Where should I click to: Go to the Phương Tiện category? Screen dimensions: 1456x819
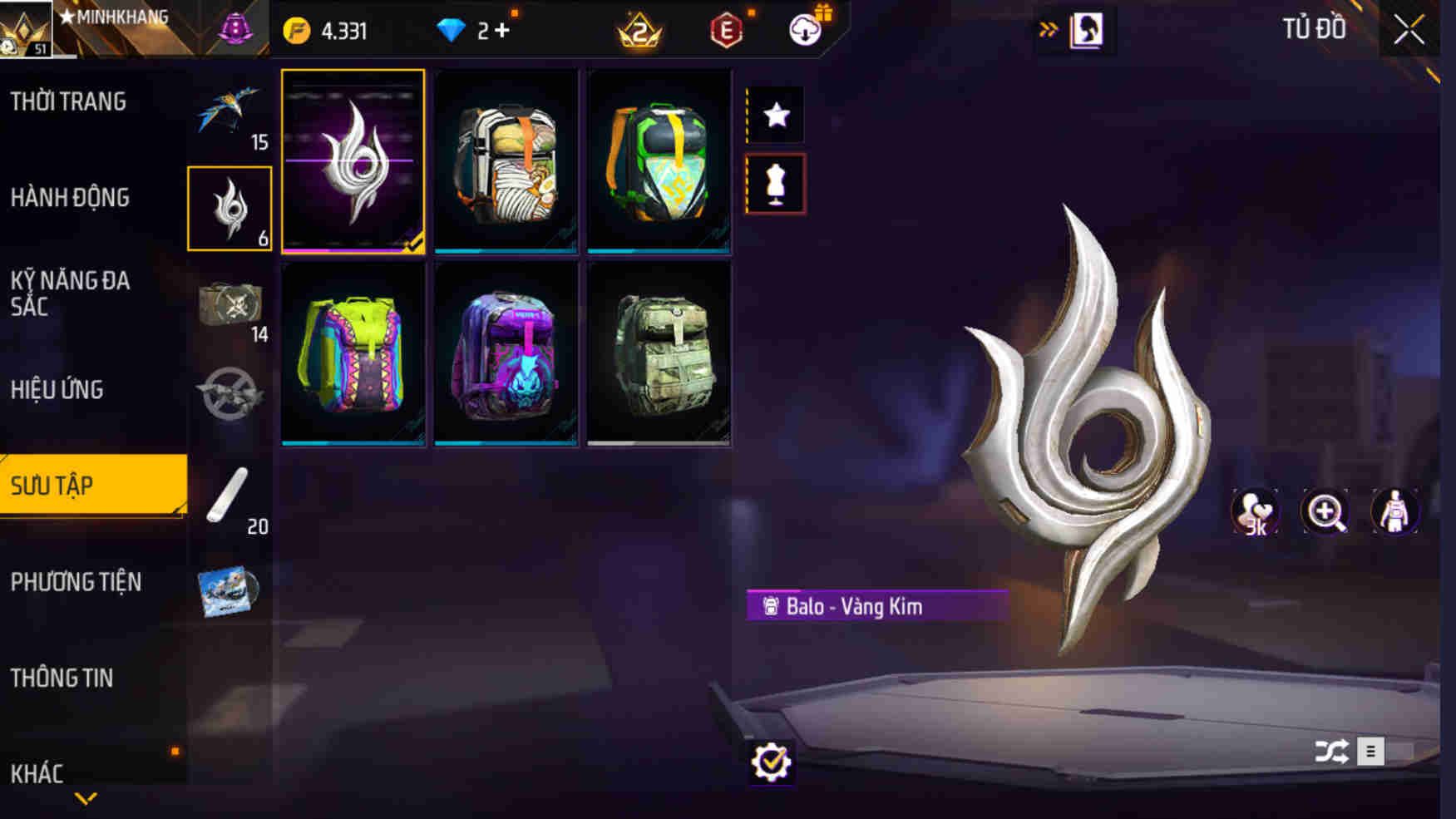coord(76,582)
